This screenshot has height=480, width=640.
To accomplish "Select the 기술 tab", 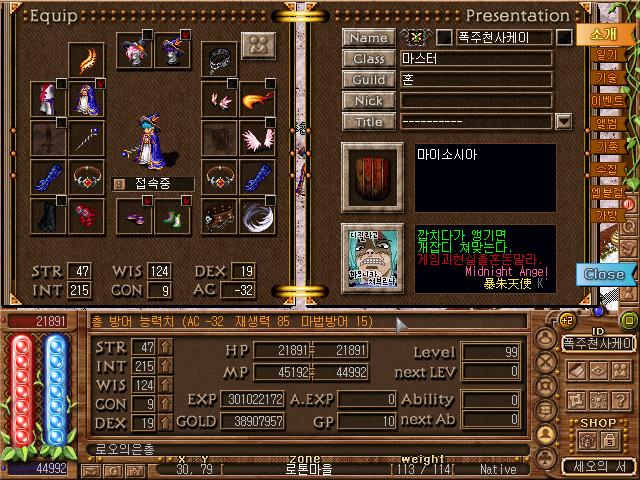I will [x=608, y=78].
